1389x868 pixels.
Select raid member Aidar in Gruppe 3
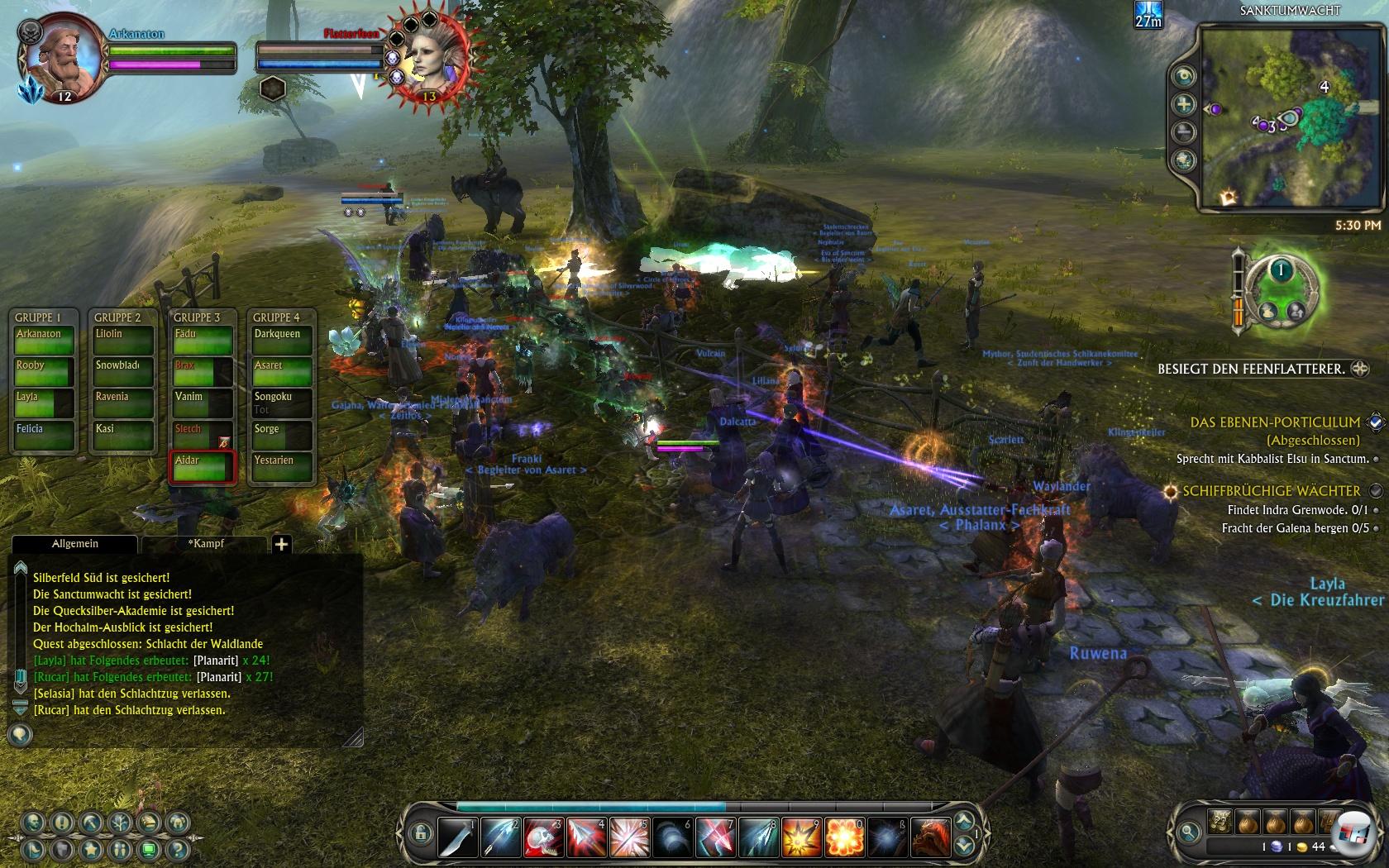point(203,467)
